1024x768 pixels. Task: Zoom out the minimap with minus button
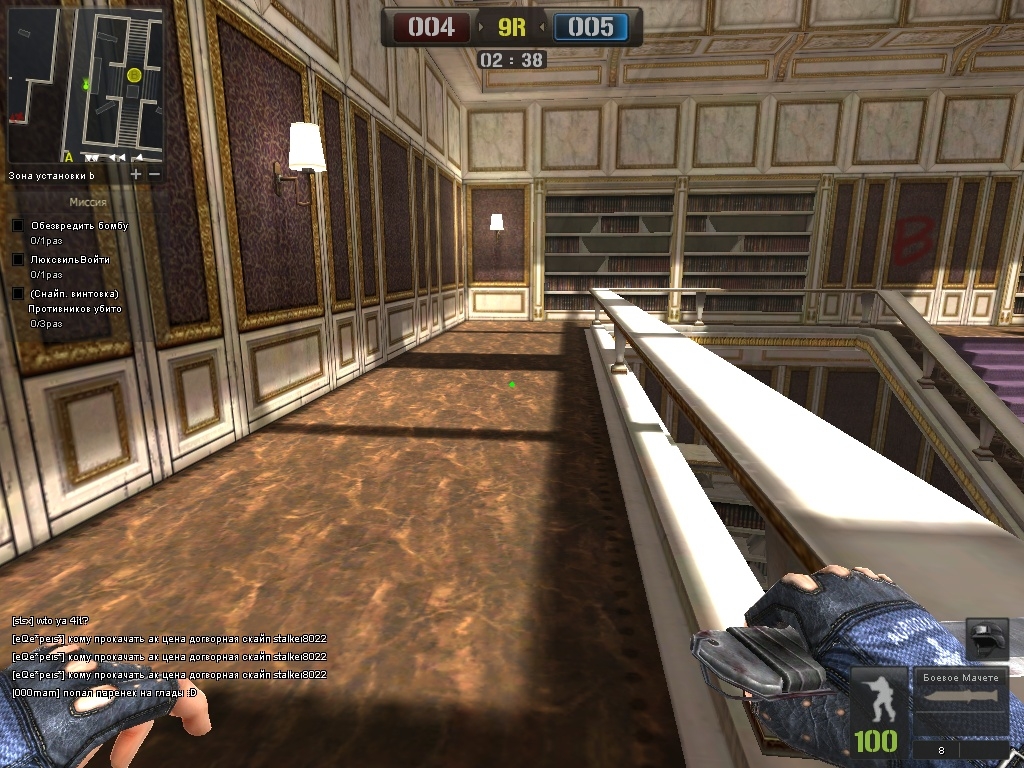[154, 174]
